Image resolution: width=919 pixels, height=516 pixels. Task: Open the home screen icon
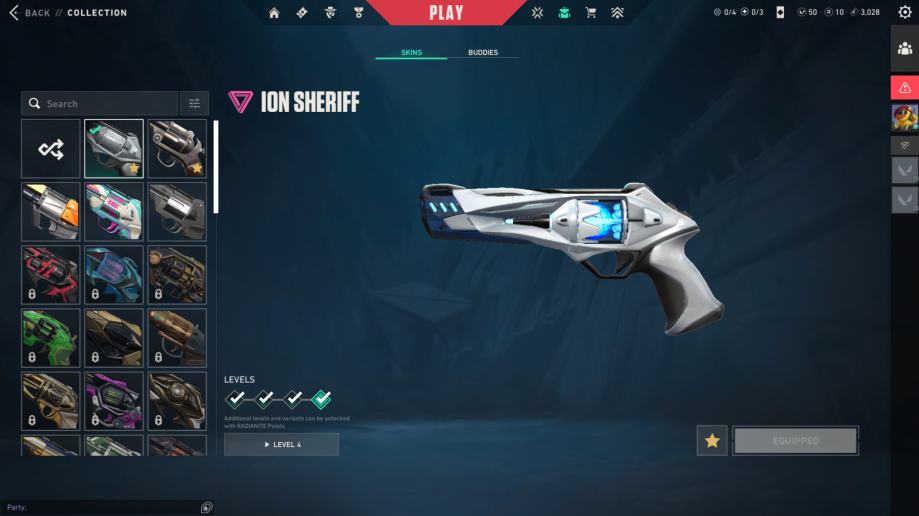[274, 13]
